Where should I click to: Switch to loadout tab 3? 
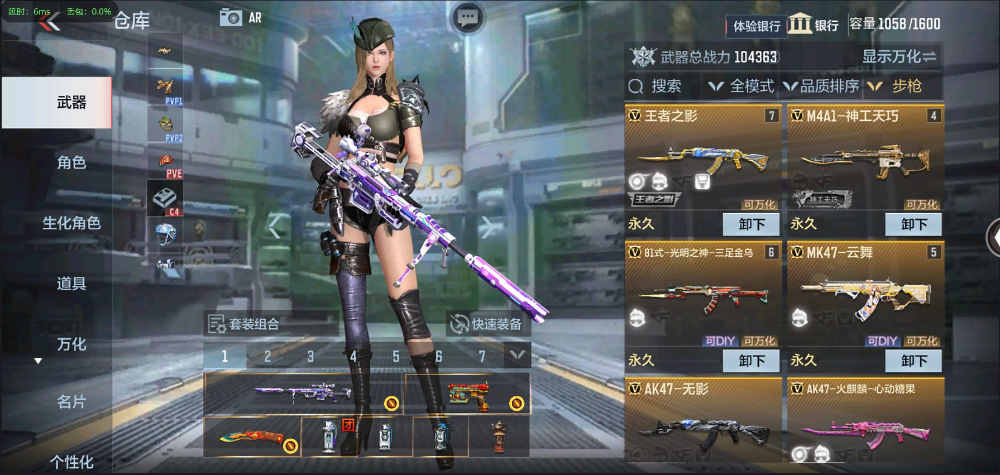coord(310,355)
